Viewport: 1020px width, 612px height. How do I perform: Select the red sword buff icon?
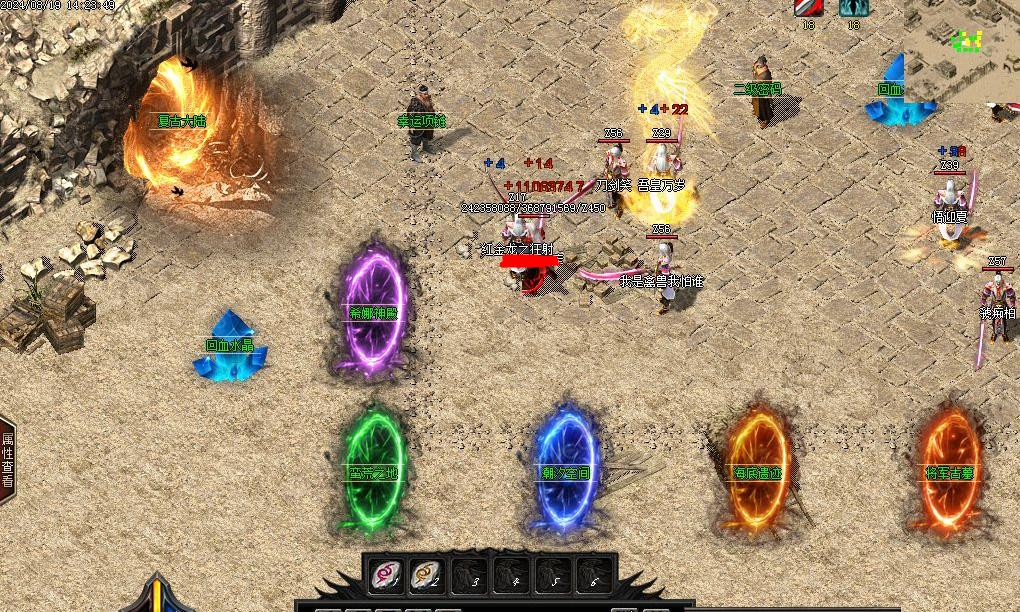[807, 8]
